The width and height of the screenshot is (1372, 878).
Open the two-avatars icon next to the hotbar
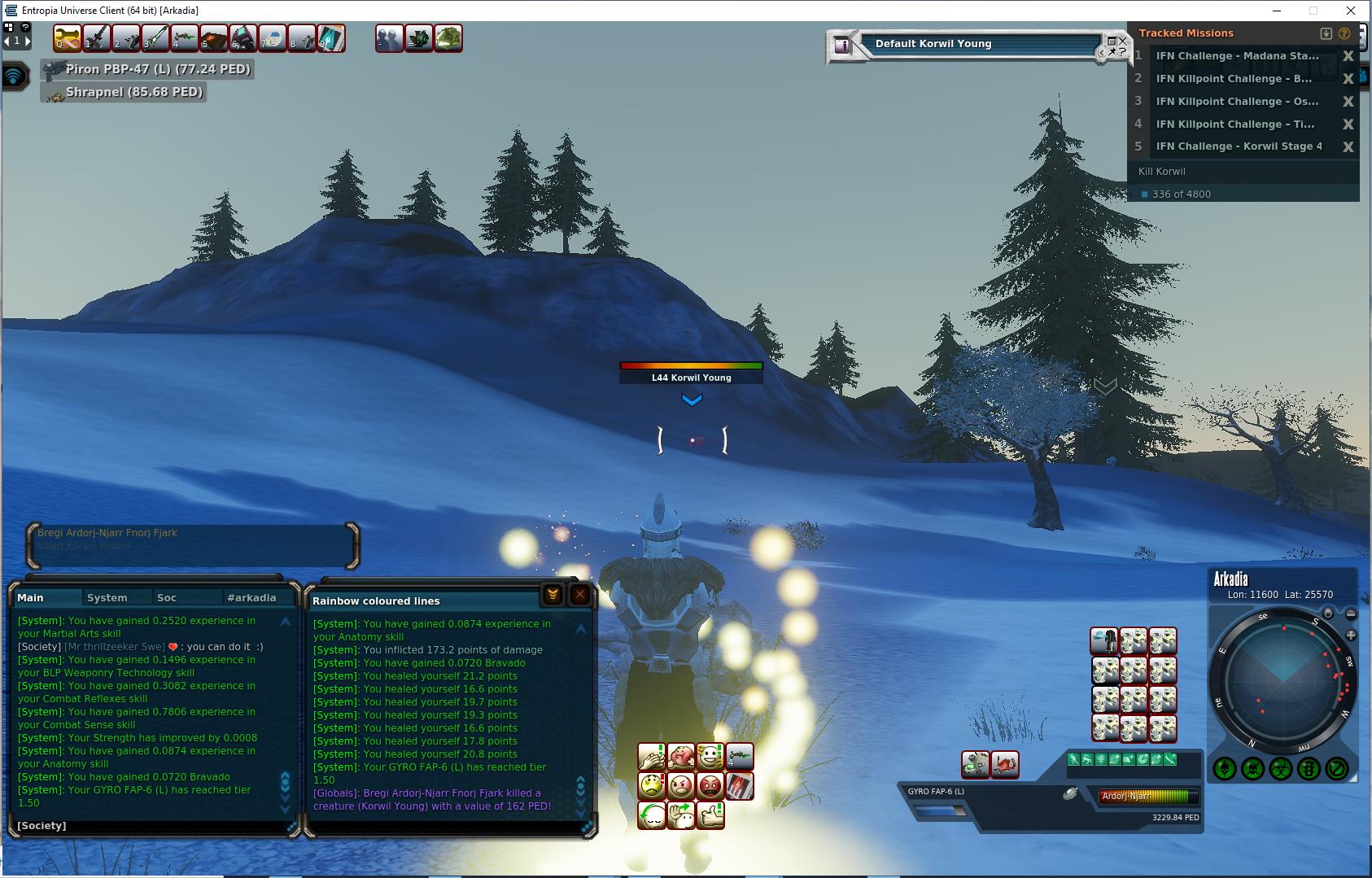(389, 38)
